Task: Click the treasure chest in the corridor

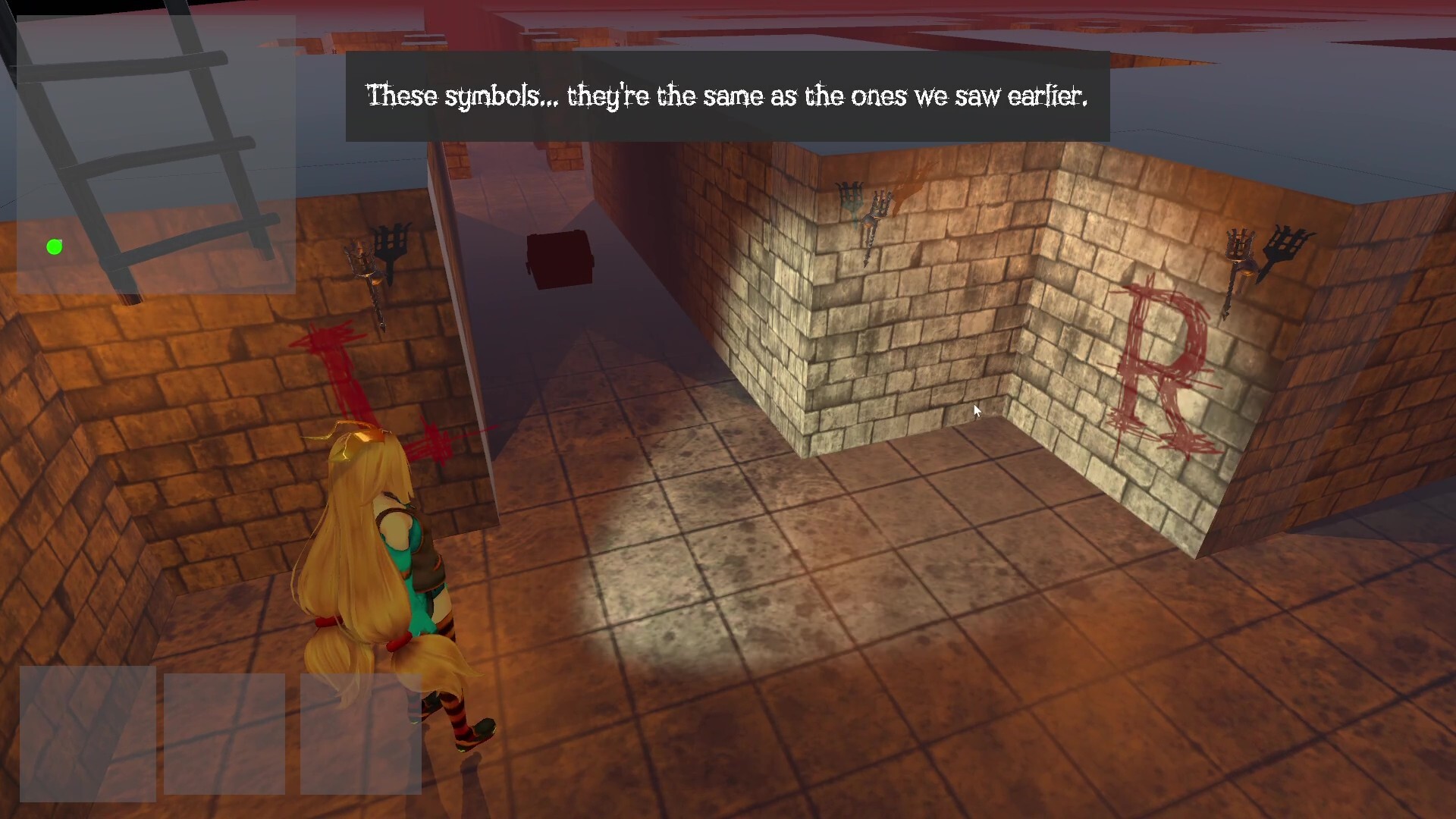Action: [559, 259]
